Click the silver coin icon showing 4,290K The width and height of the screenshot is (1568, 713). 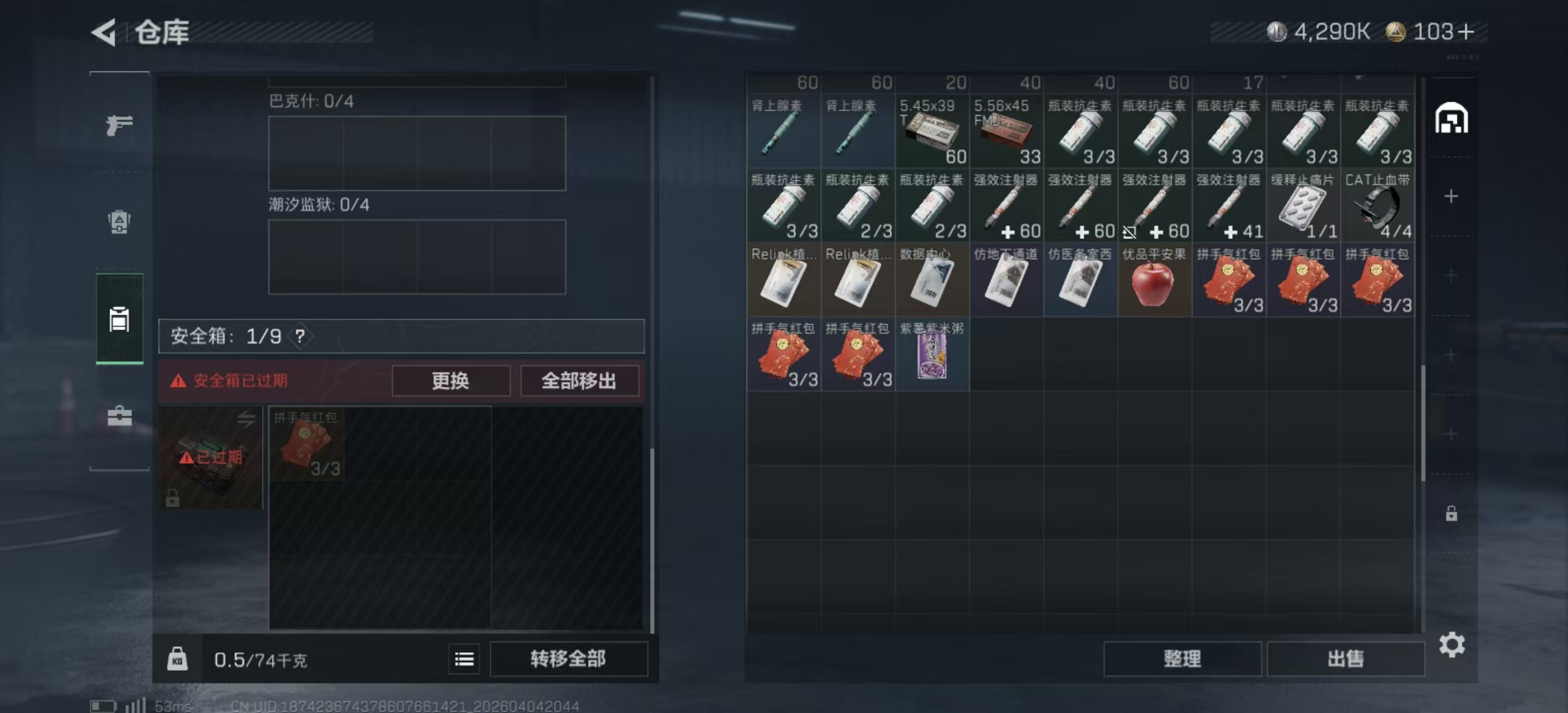pyautogui.click(x=1278, y=31)
